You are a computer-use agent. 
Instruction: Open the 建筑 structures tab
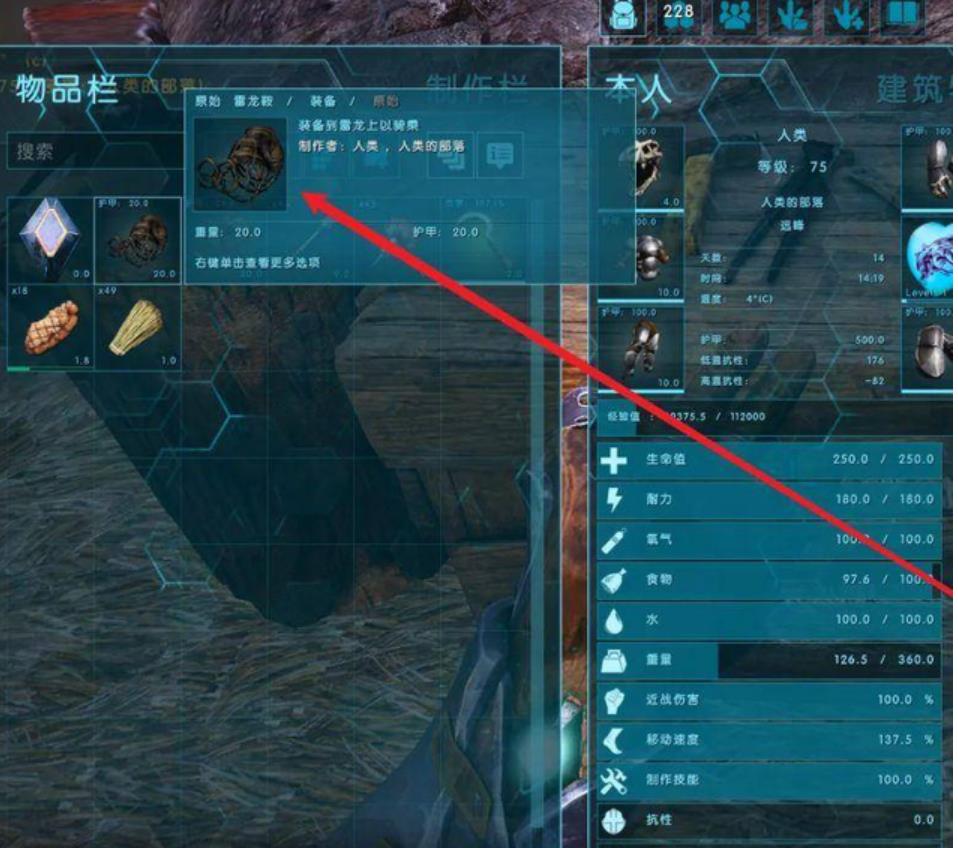coord(912,88)
